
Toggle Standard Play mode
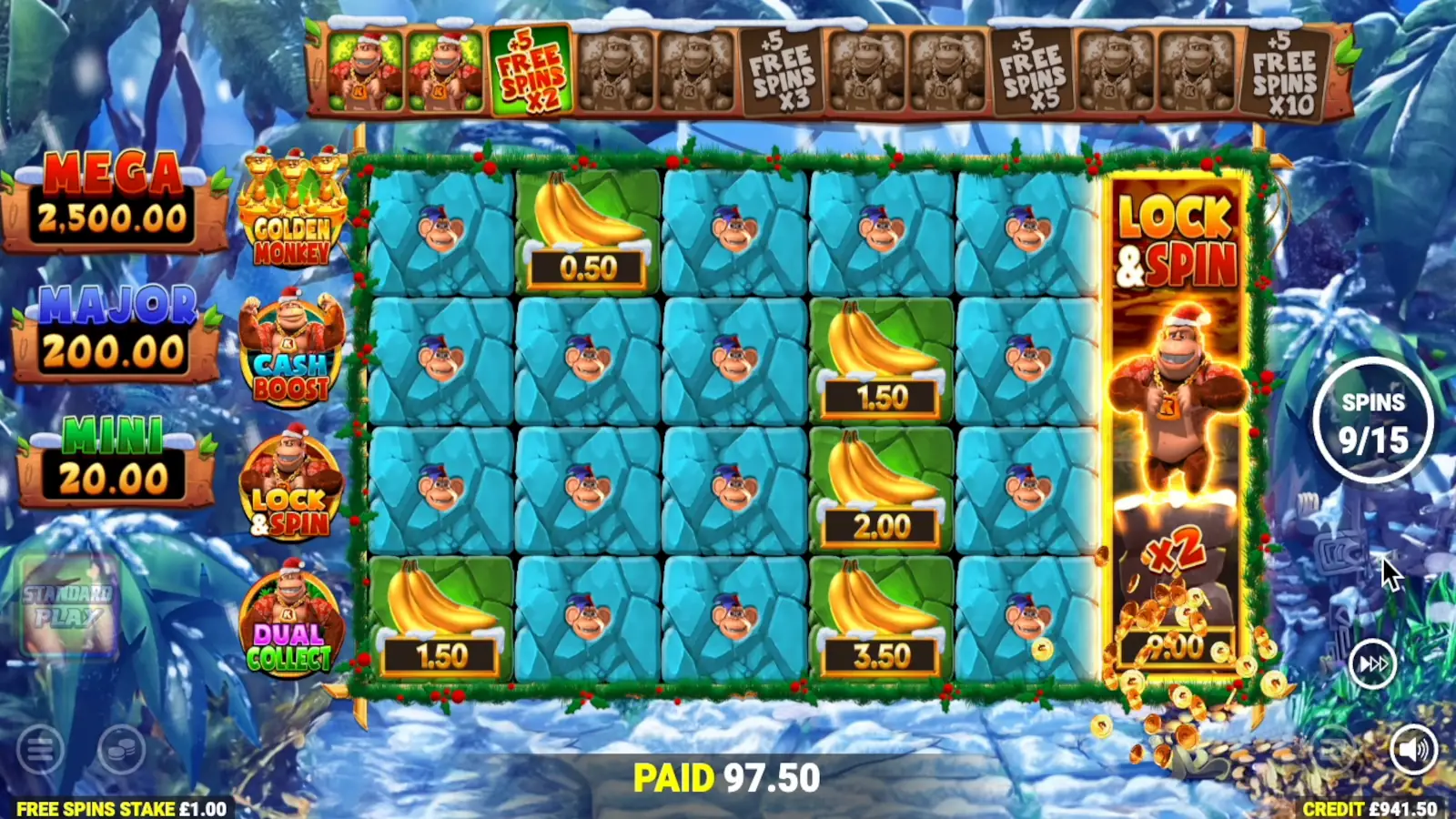click(68, 605)
